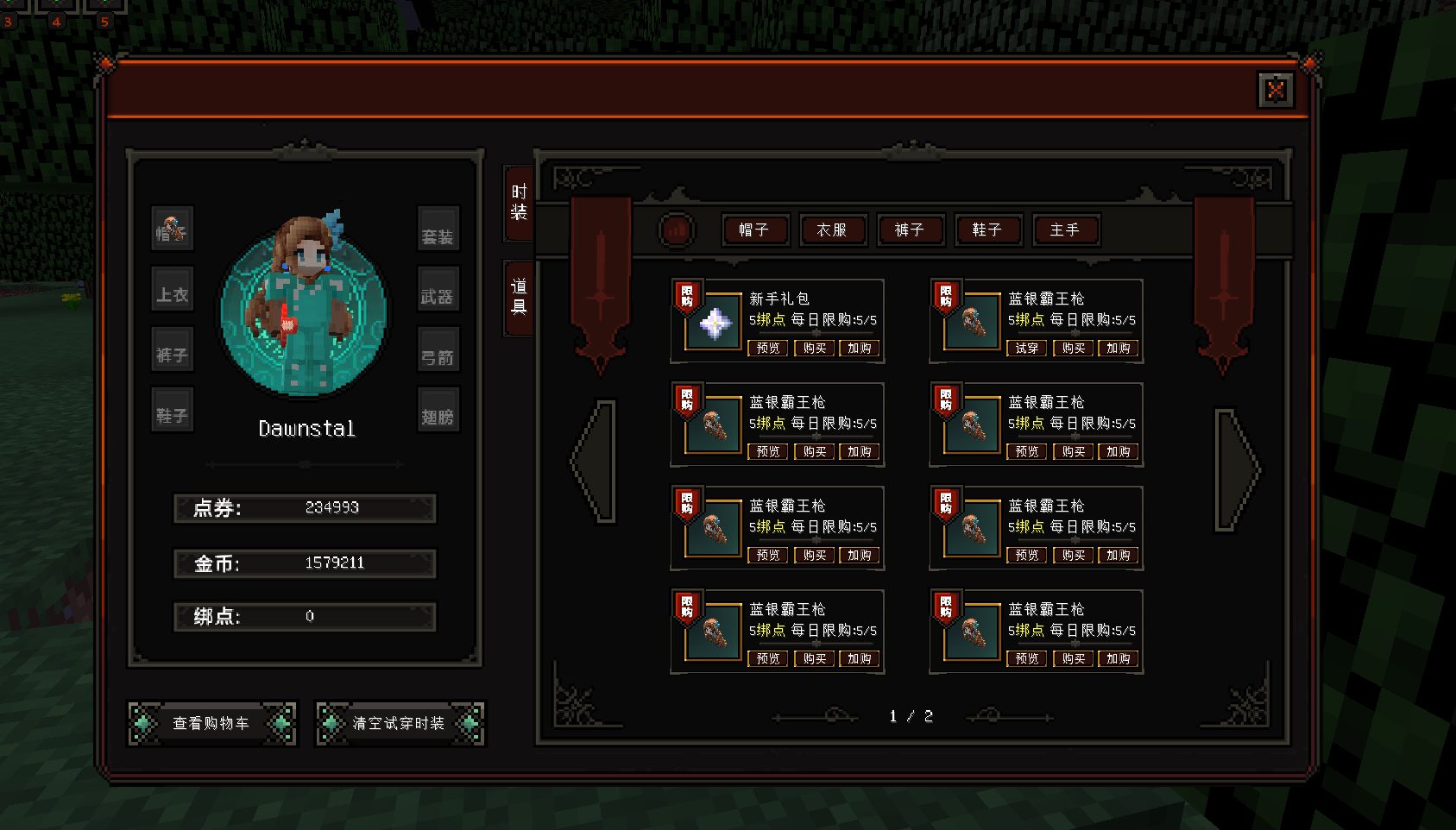This screenshot has height=830, width=1456.
Task: Add 新手礼包 to the cart
Action: (860, 349)
